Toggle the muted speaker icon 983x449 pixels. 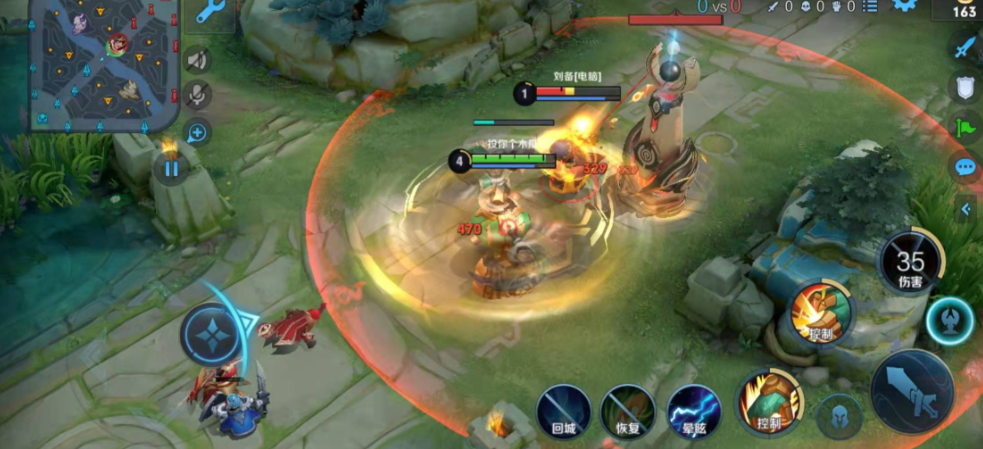198,61
